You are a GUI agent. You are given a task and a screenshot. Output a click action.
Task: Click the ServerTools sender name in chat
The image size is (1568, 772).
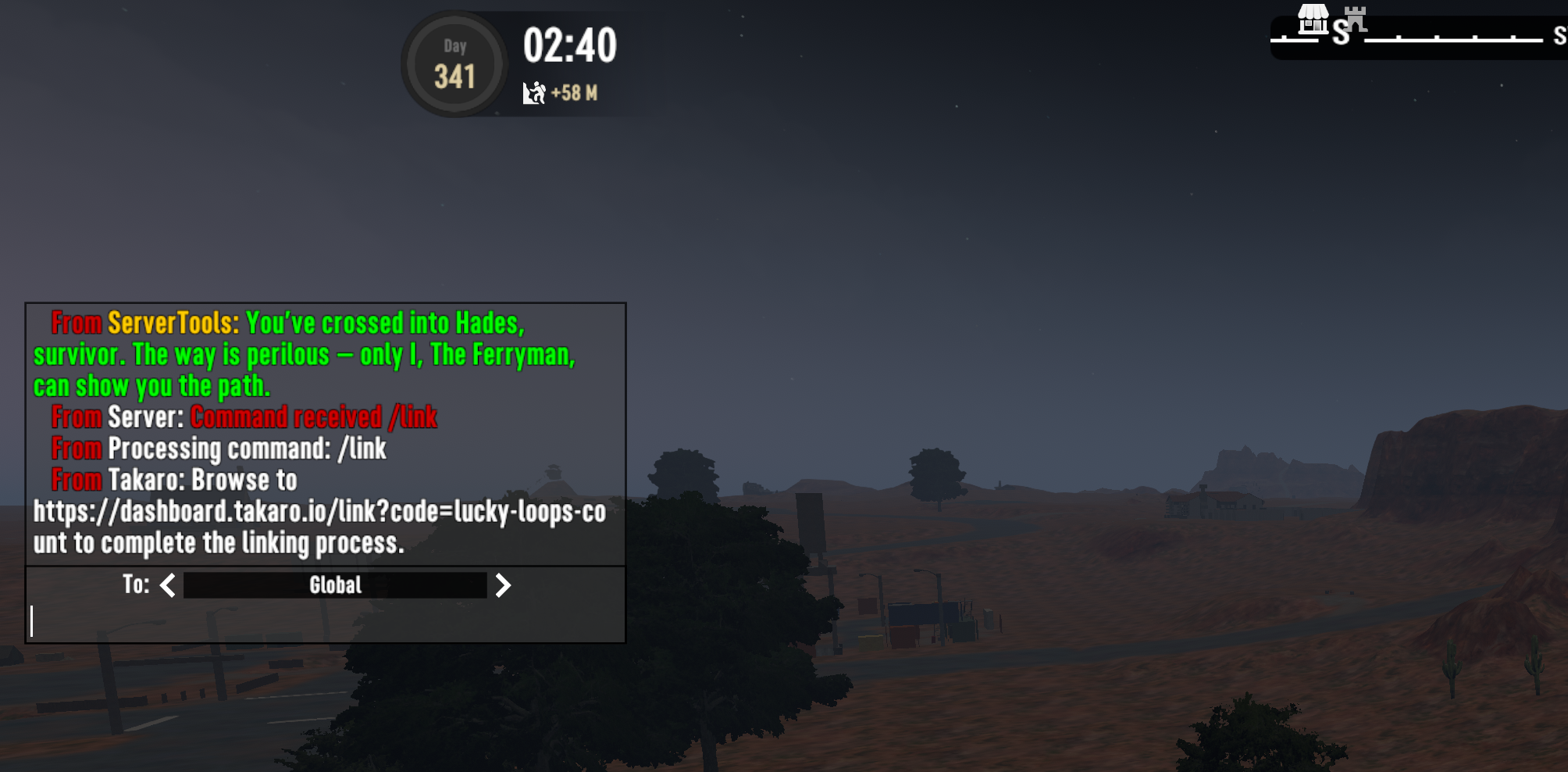tap(169, 321)
